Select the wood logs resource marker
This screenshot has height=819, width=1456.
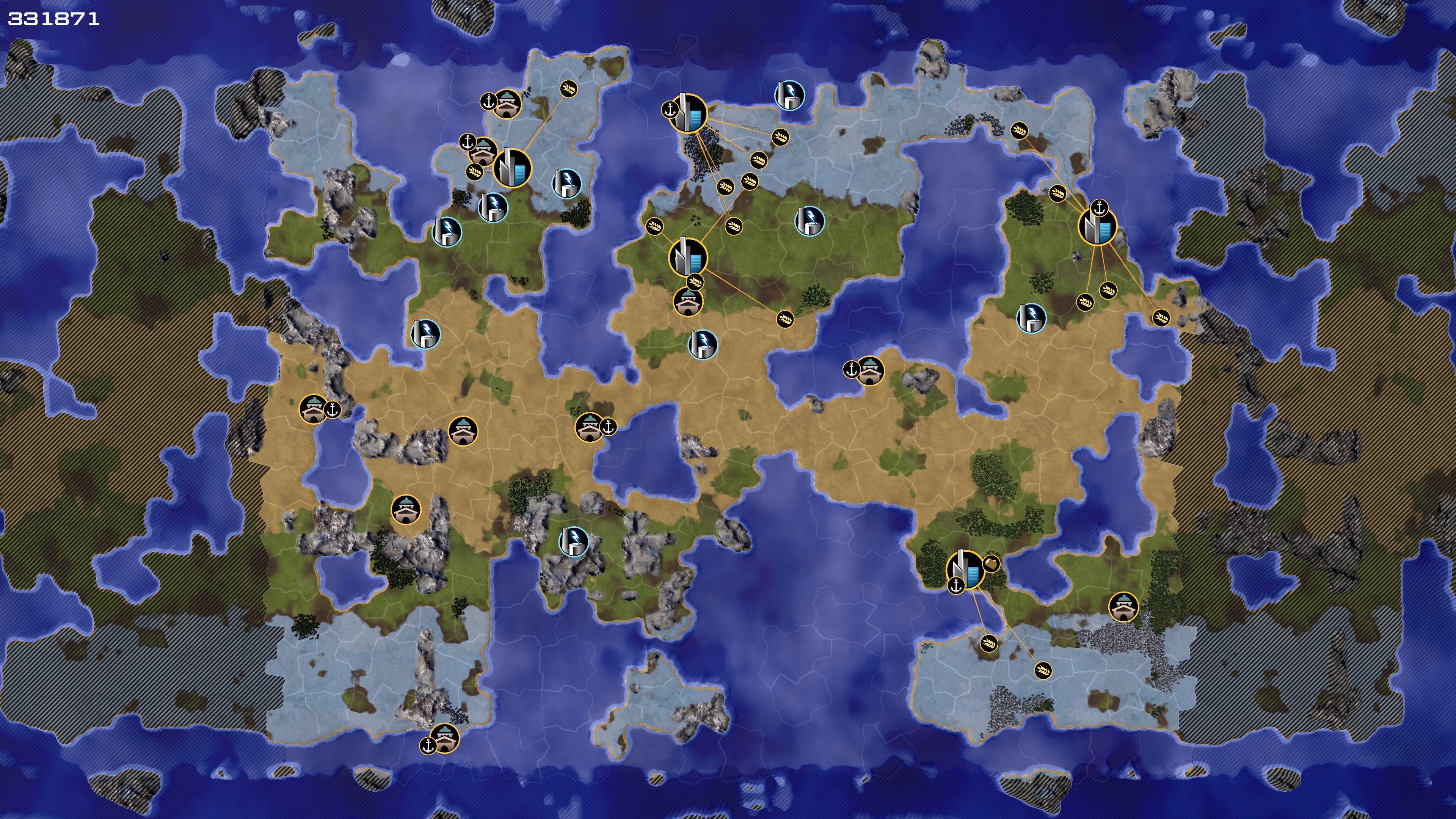pyautogui.click(x=992, y=563)
